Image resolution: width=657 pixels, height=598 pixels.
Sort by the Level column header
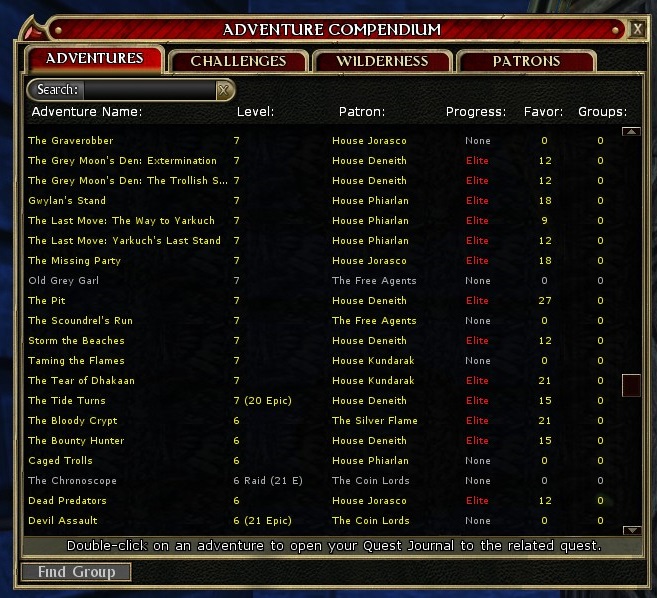point(255,112)
